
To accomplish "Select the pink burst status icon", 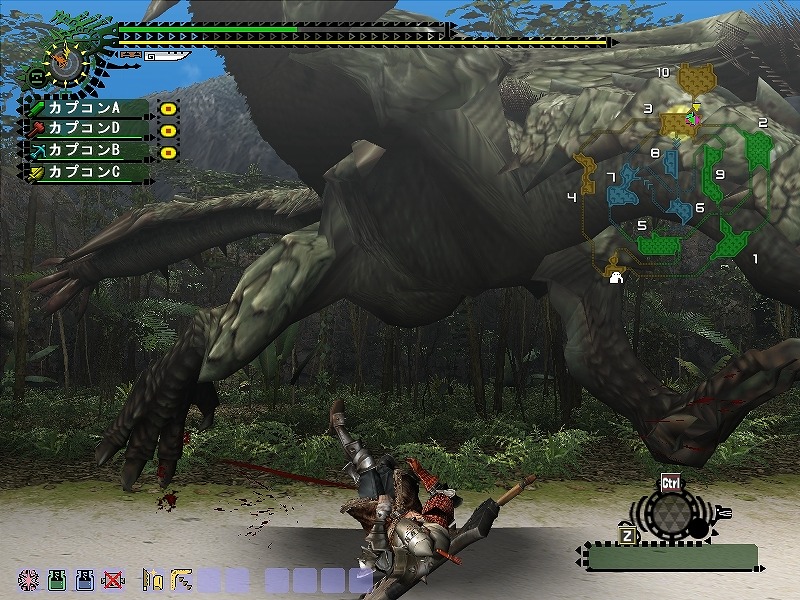I will [29, 579].
